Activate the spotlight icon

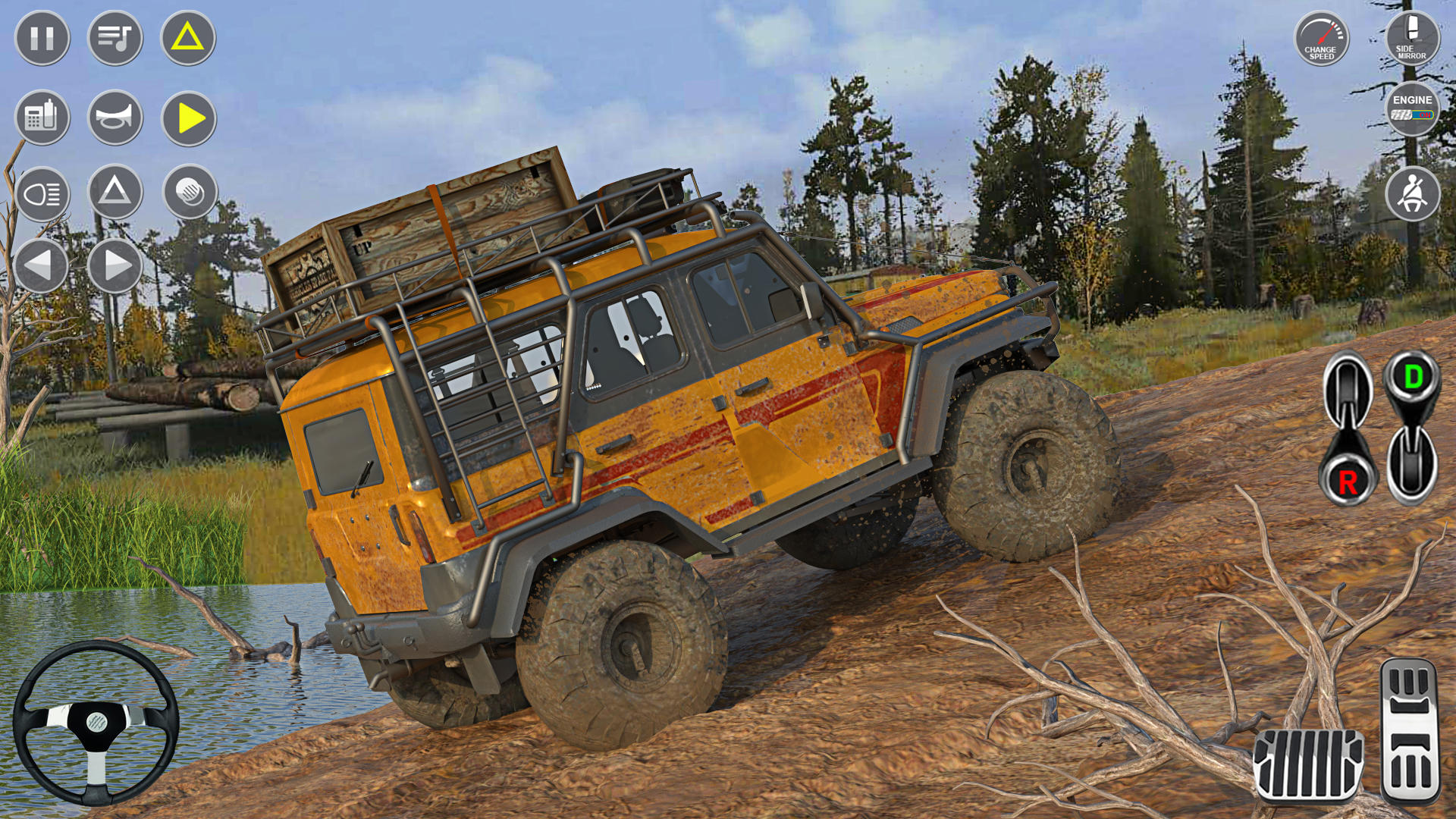tap(187, 195)
